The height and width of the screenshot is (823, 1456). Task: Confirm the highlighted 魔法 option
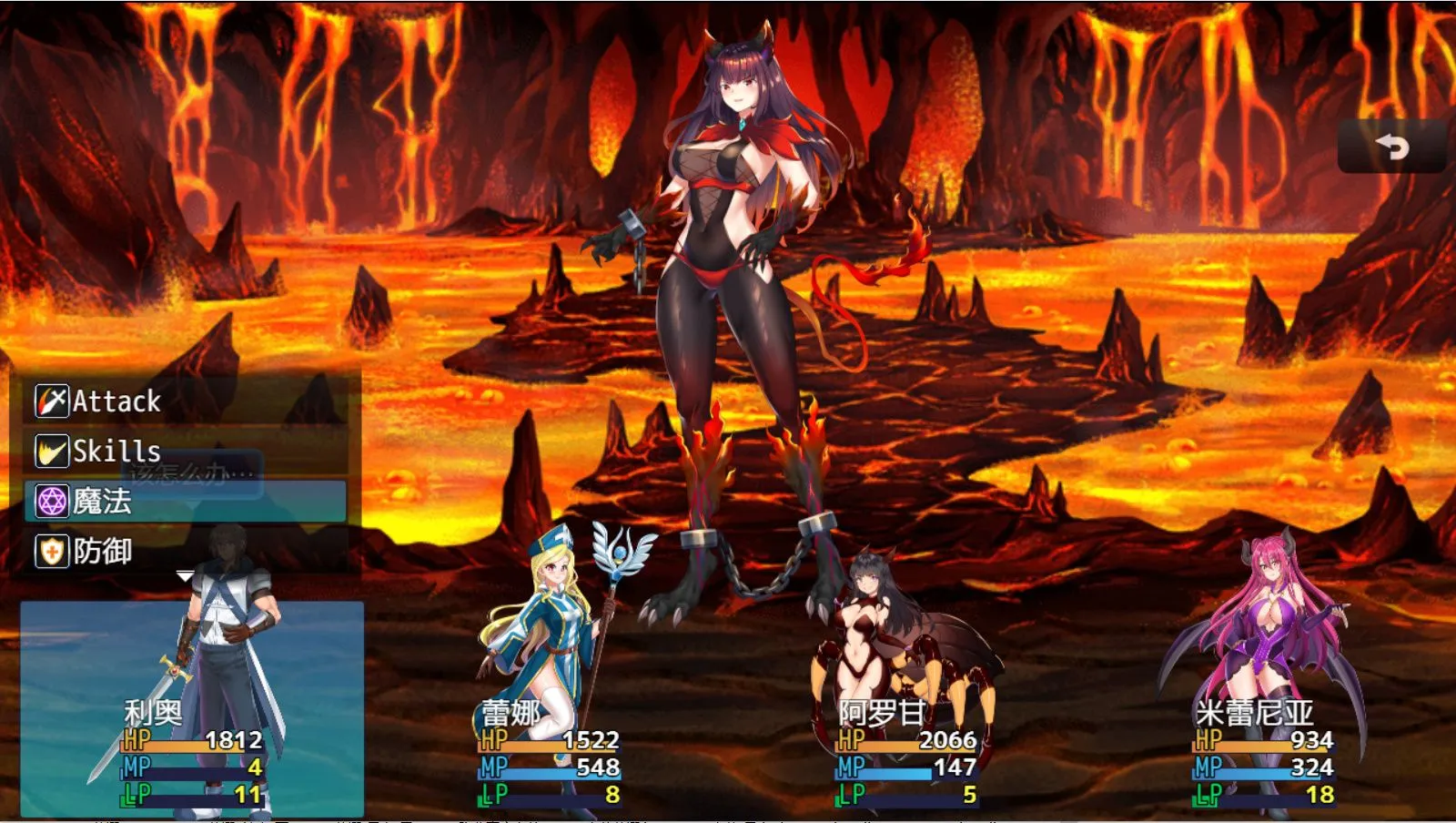coord(105,502)
